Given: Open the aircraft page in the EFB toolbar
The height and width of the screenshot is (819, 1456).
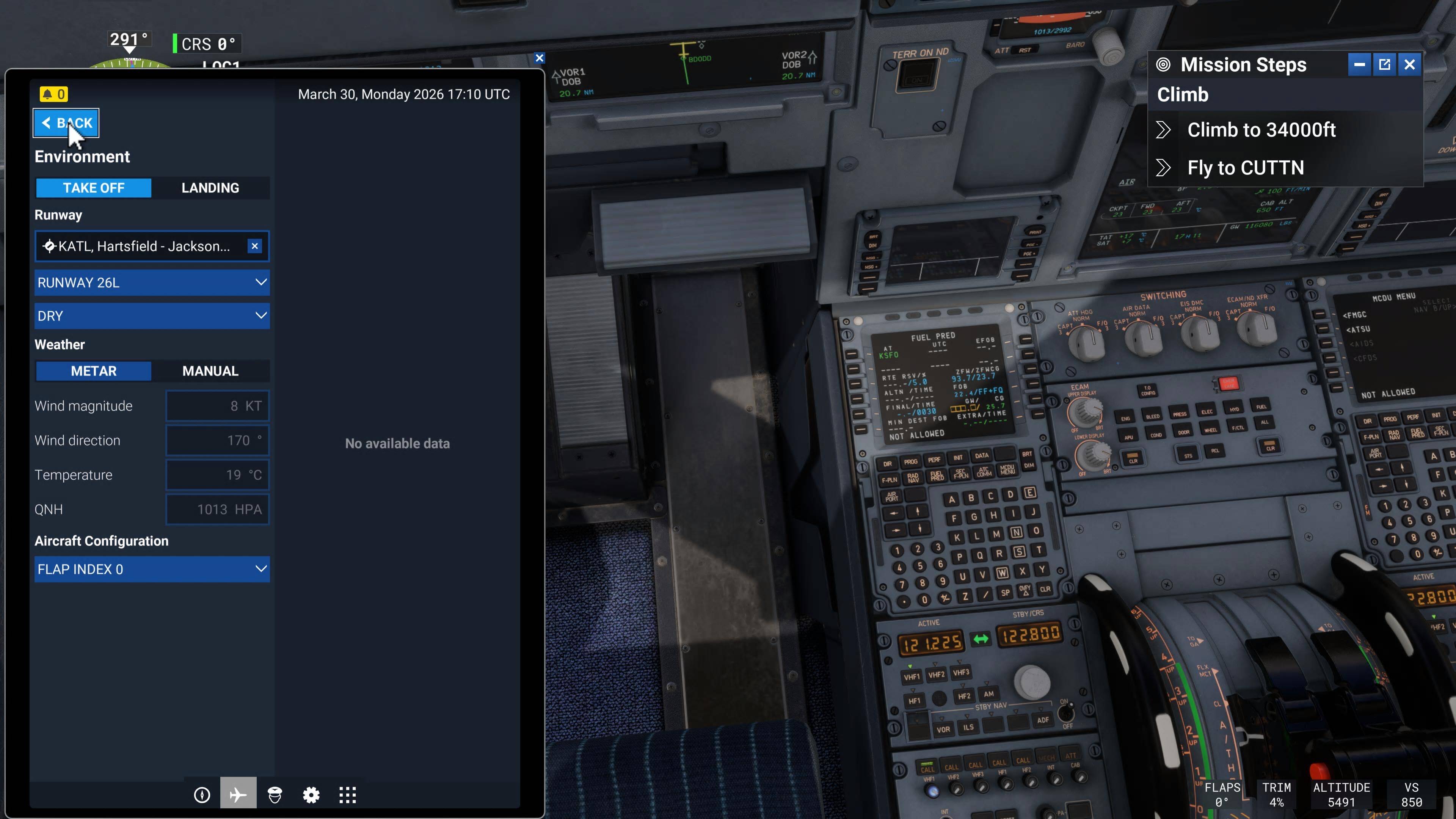Looking at the screenshot, I should [238, 794].
